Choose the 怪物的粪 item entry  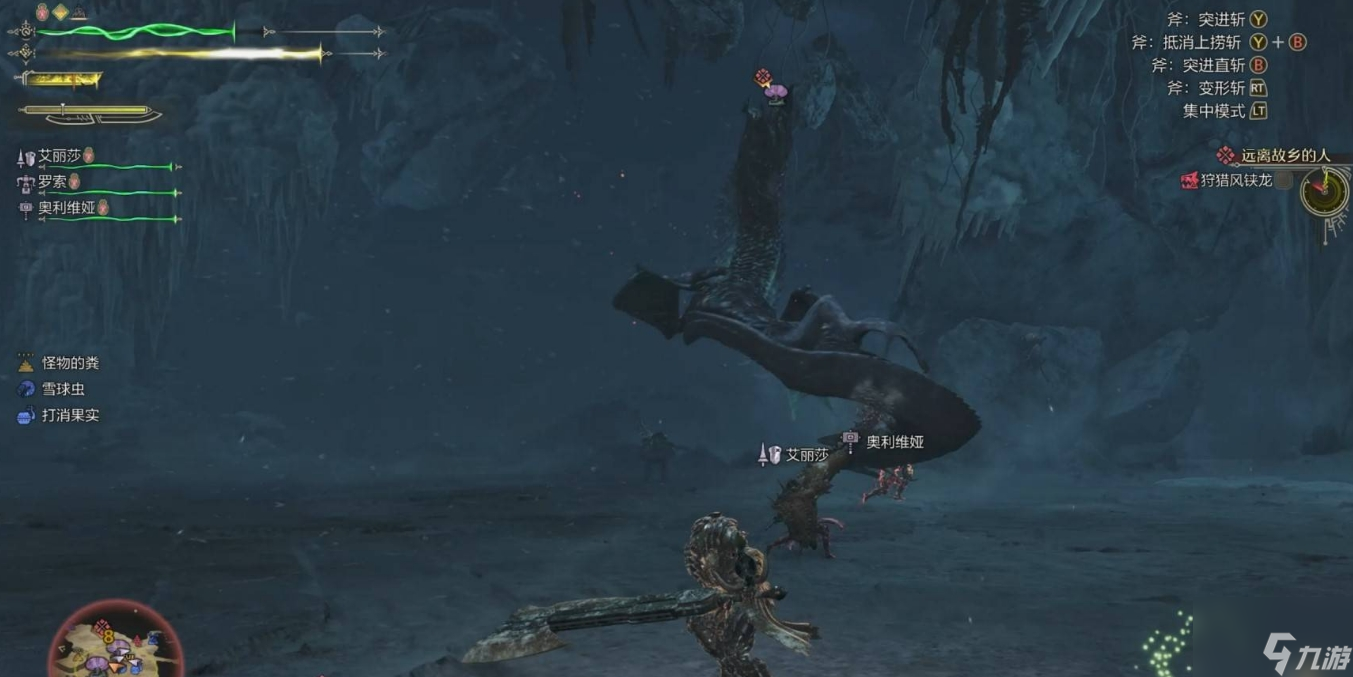70,363
